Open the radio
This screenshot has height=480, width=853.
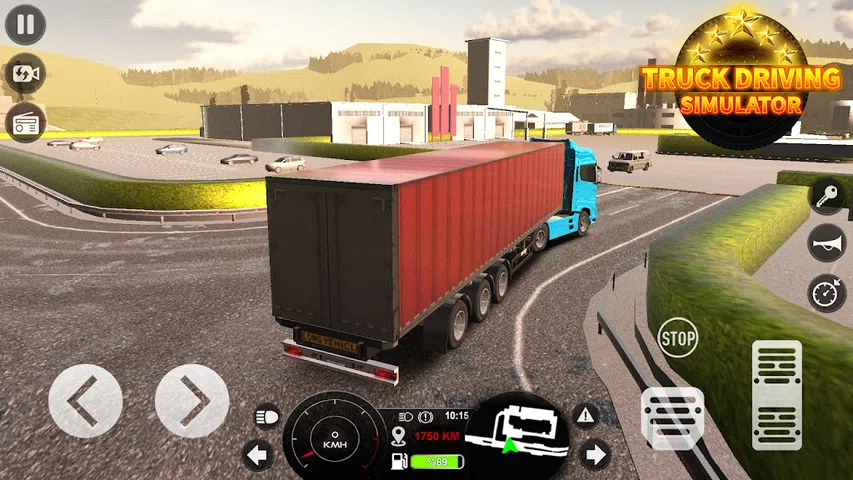(25, 122)
